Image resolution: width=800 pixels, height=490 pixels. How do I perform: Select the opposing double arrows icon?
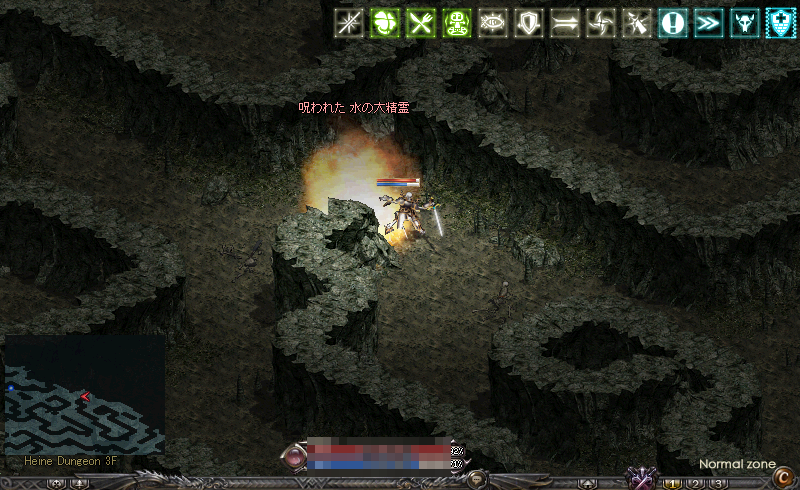[x=564, y=24]
